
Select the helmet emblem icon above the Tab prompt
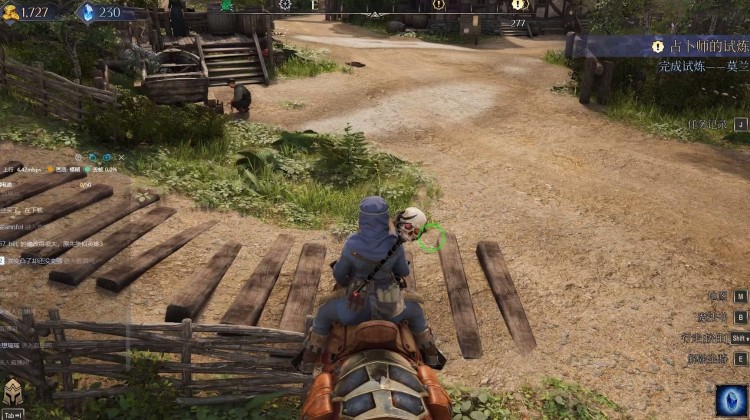[x=13, y=393]
